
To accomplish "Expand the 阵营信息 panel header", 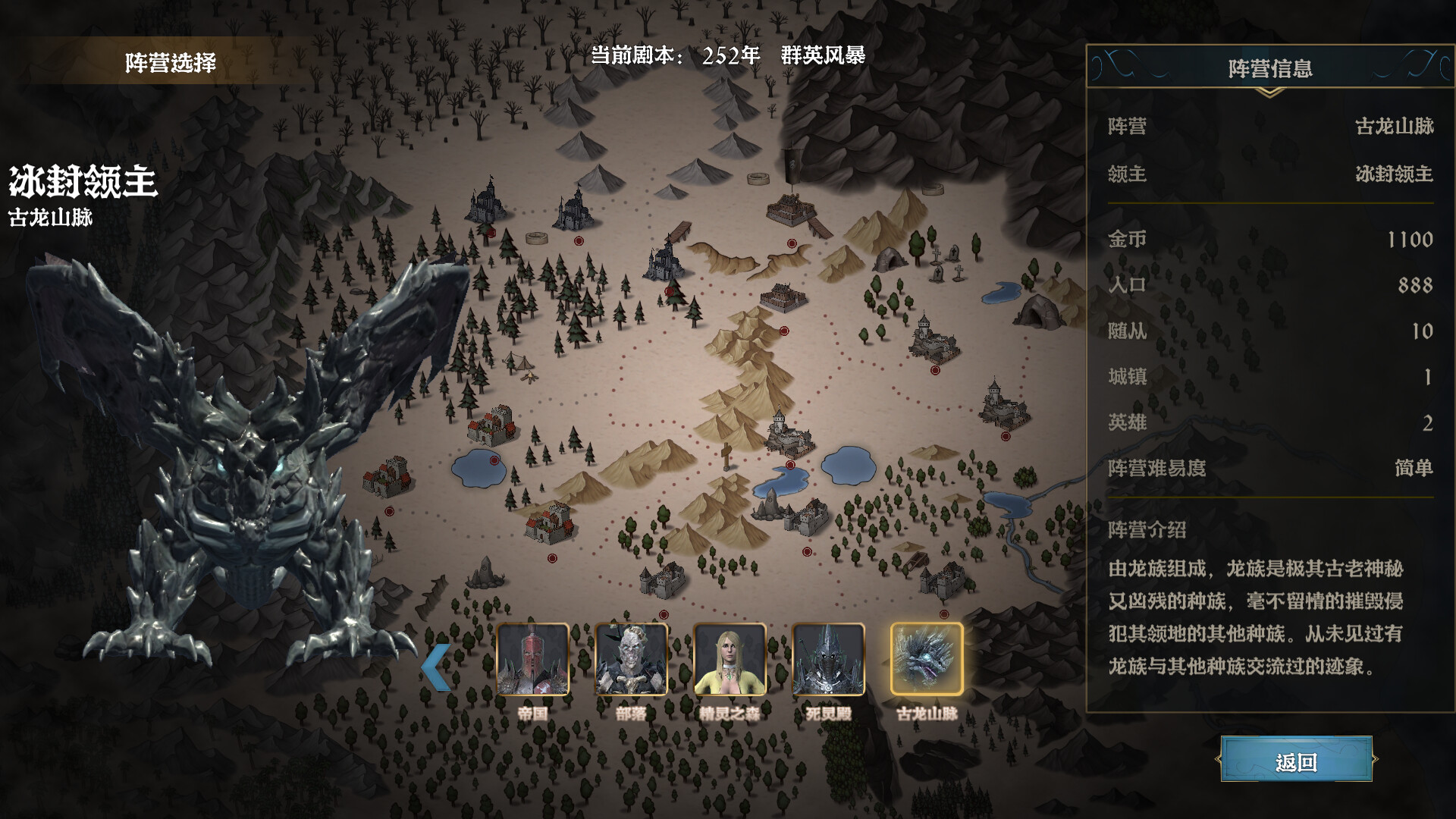I will click(x=1269, y=67).
